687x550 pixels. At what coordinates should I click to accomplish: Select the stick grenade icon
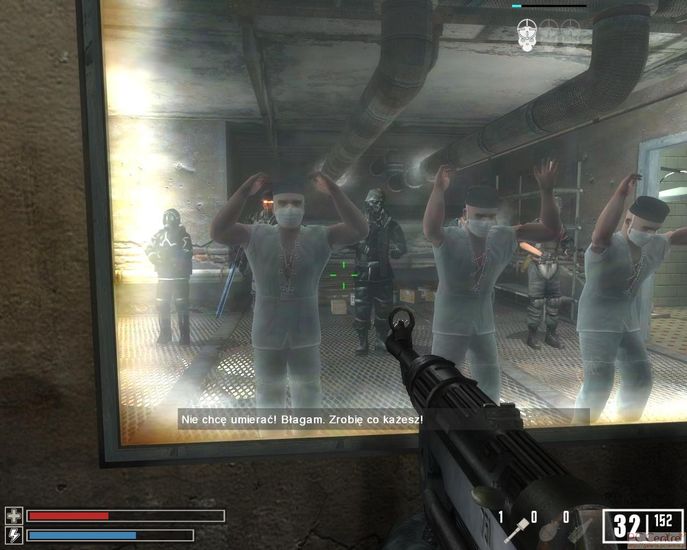pos(520,530)
